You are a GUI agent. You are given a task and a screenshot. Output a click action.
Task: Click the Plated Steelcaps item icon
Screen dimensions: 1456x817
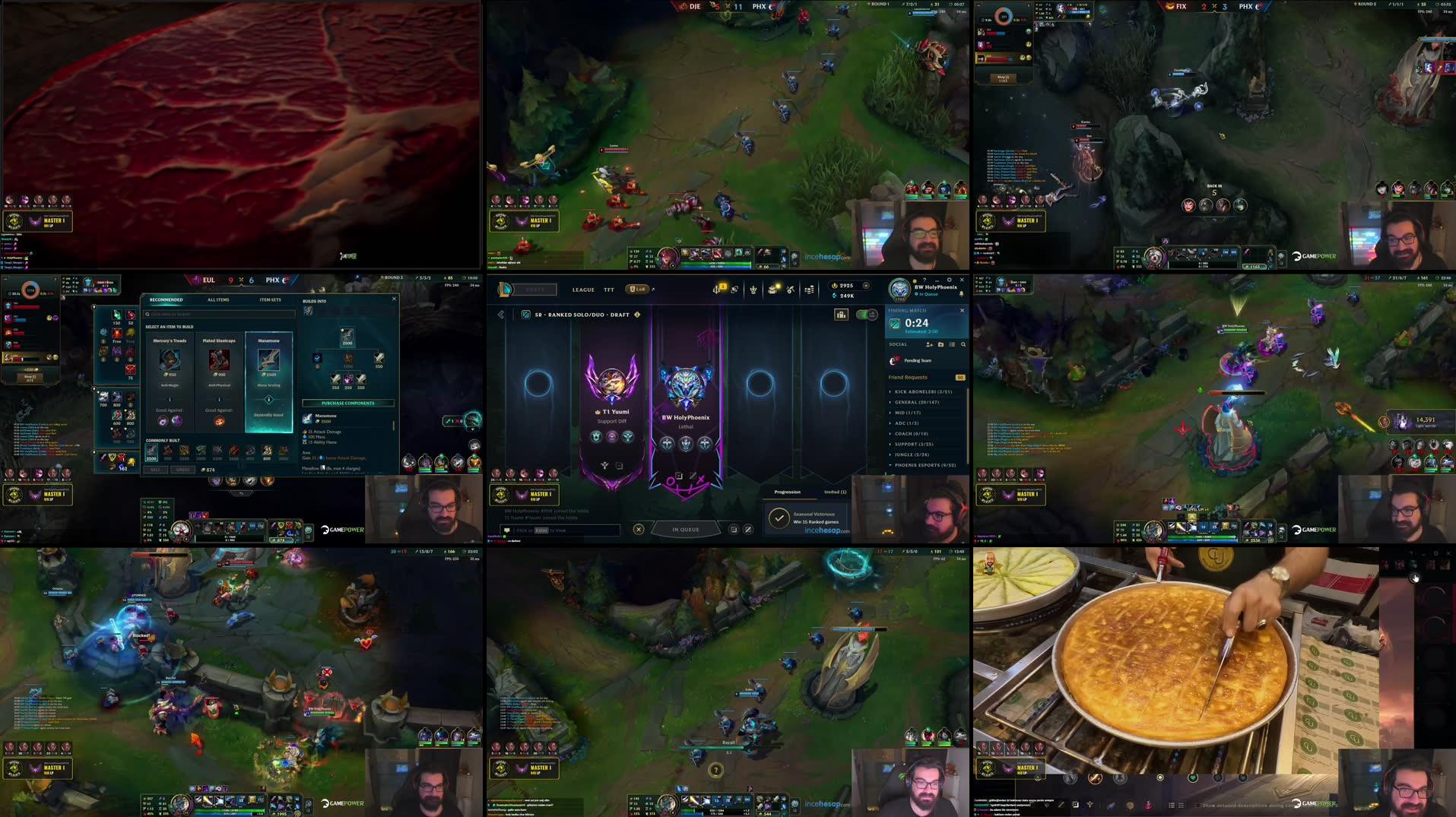(x=219, y=360)
